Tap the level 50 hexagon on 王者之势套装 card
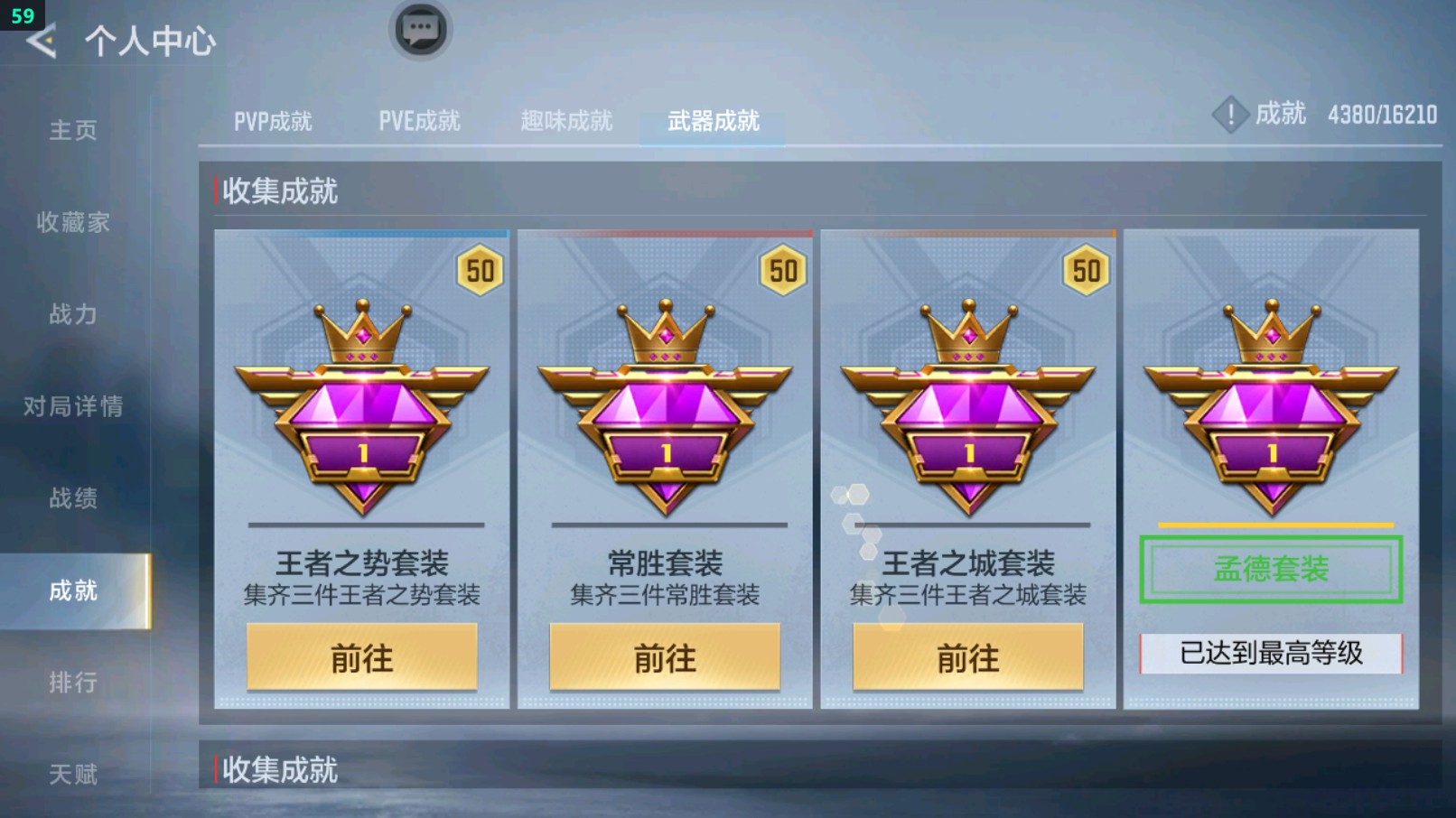The height and width of the screenshot is (818, 1456). [x=480, y=271]
